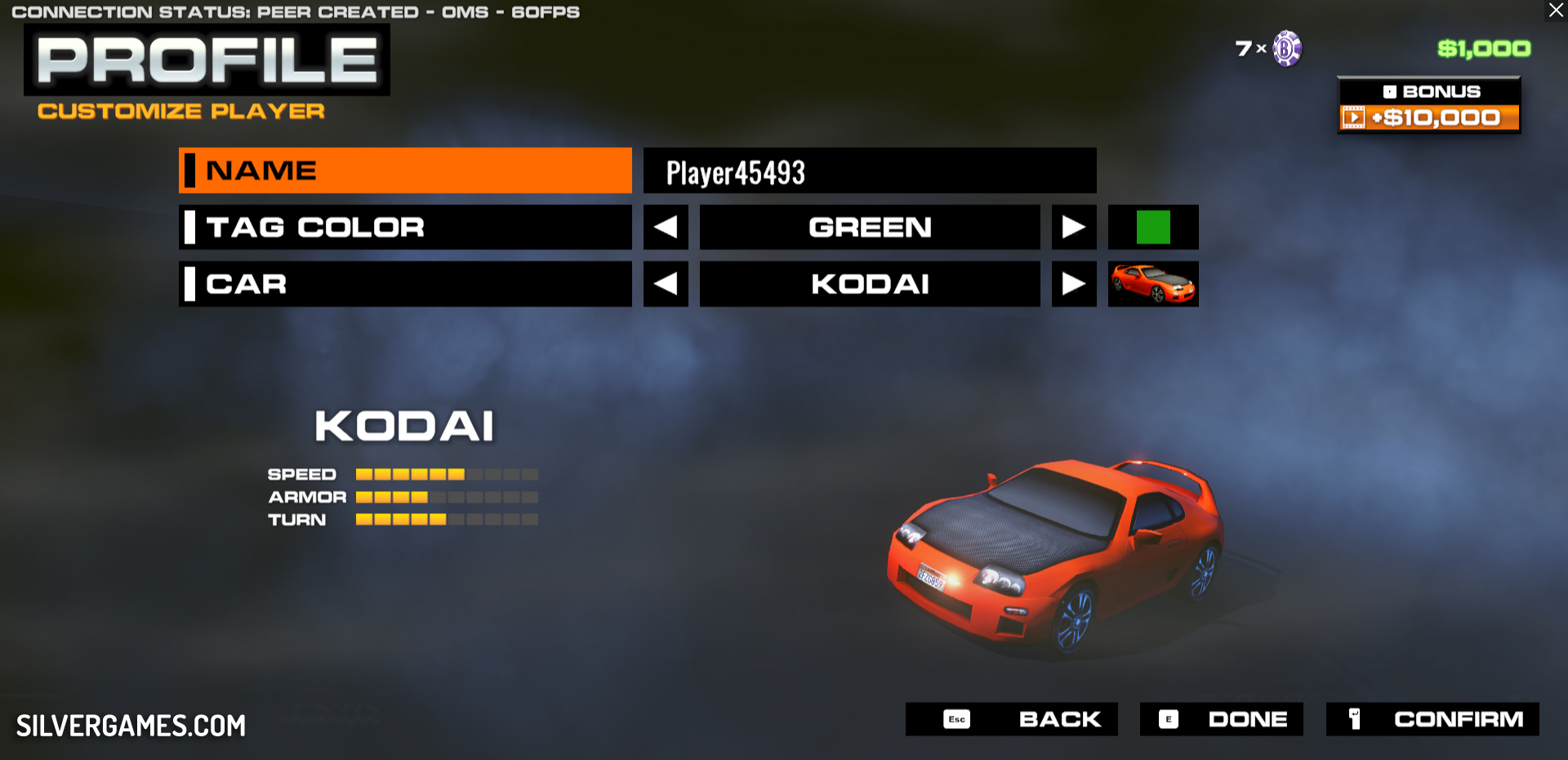Select the Car menu row

[x=405, y=284]
